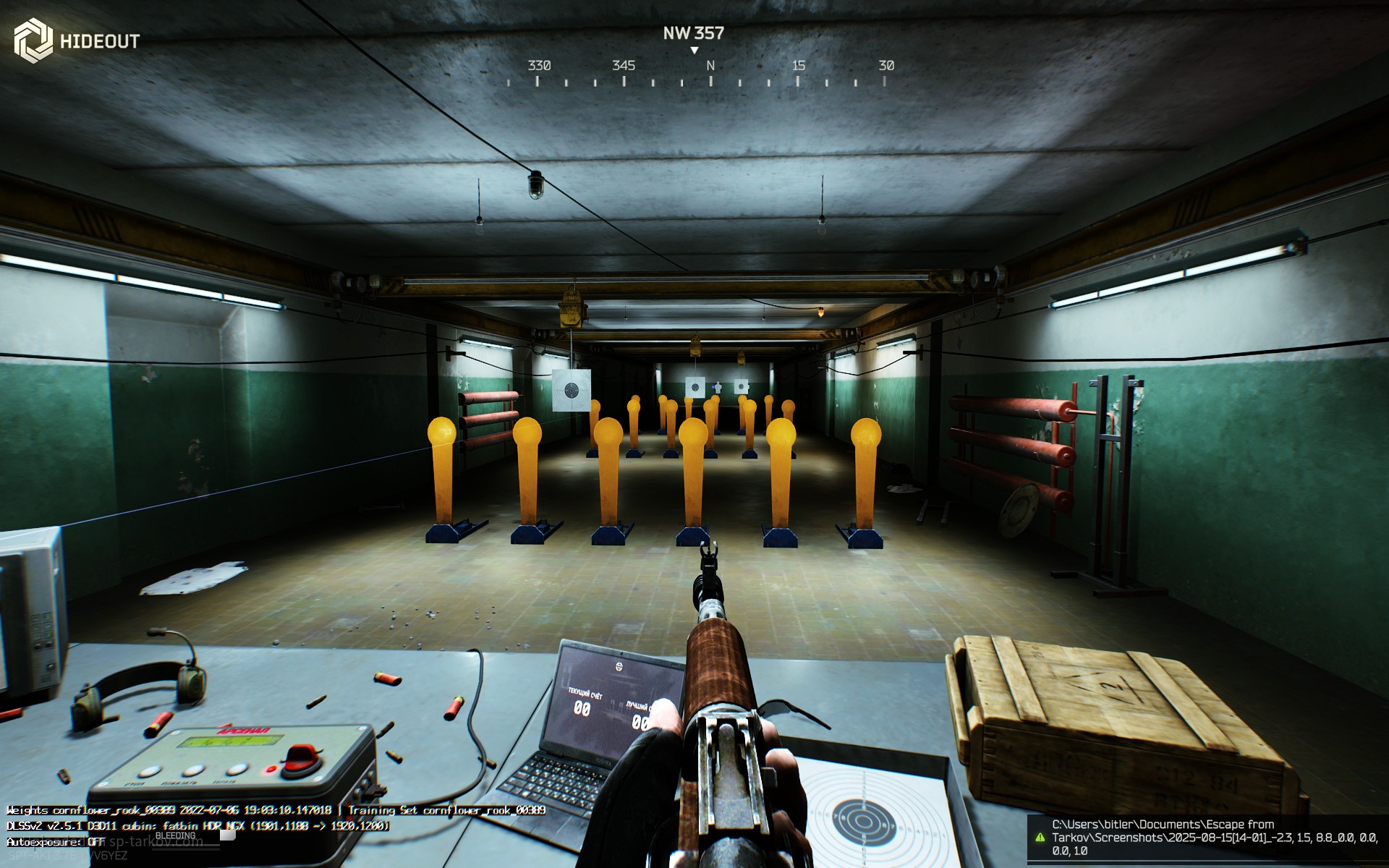
Task: Select the screenshot saved notification
Action: 1207,837
